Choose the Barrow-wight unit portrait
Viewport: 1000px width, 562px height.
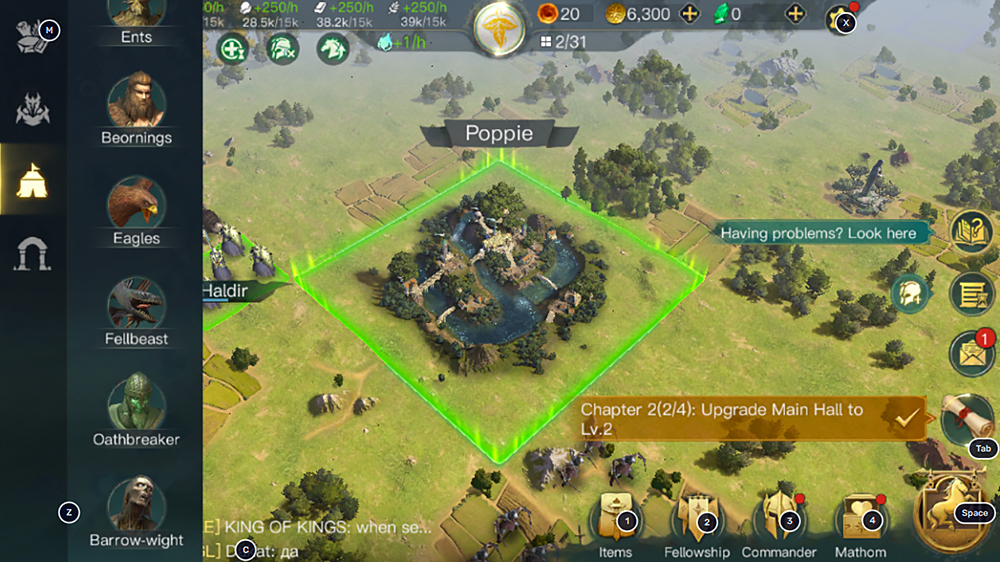point(136,503)
